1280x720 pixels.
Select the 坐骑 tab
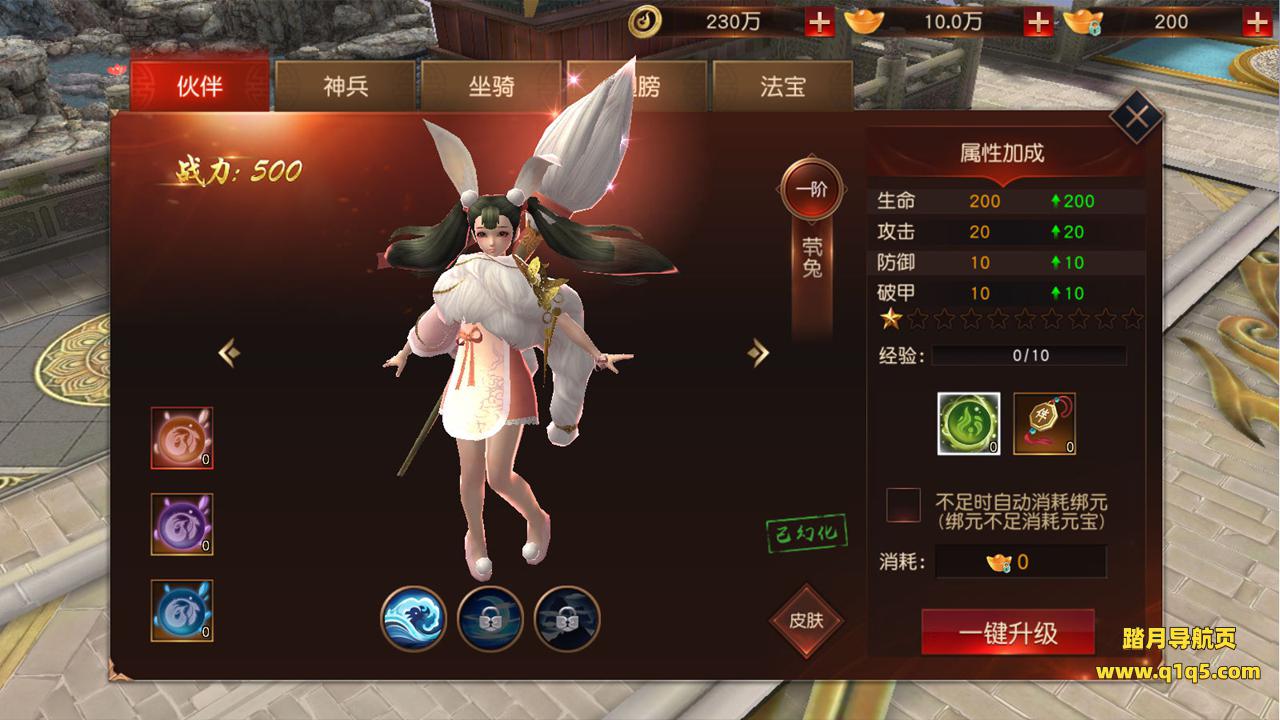(x=491, y=87)
